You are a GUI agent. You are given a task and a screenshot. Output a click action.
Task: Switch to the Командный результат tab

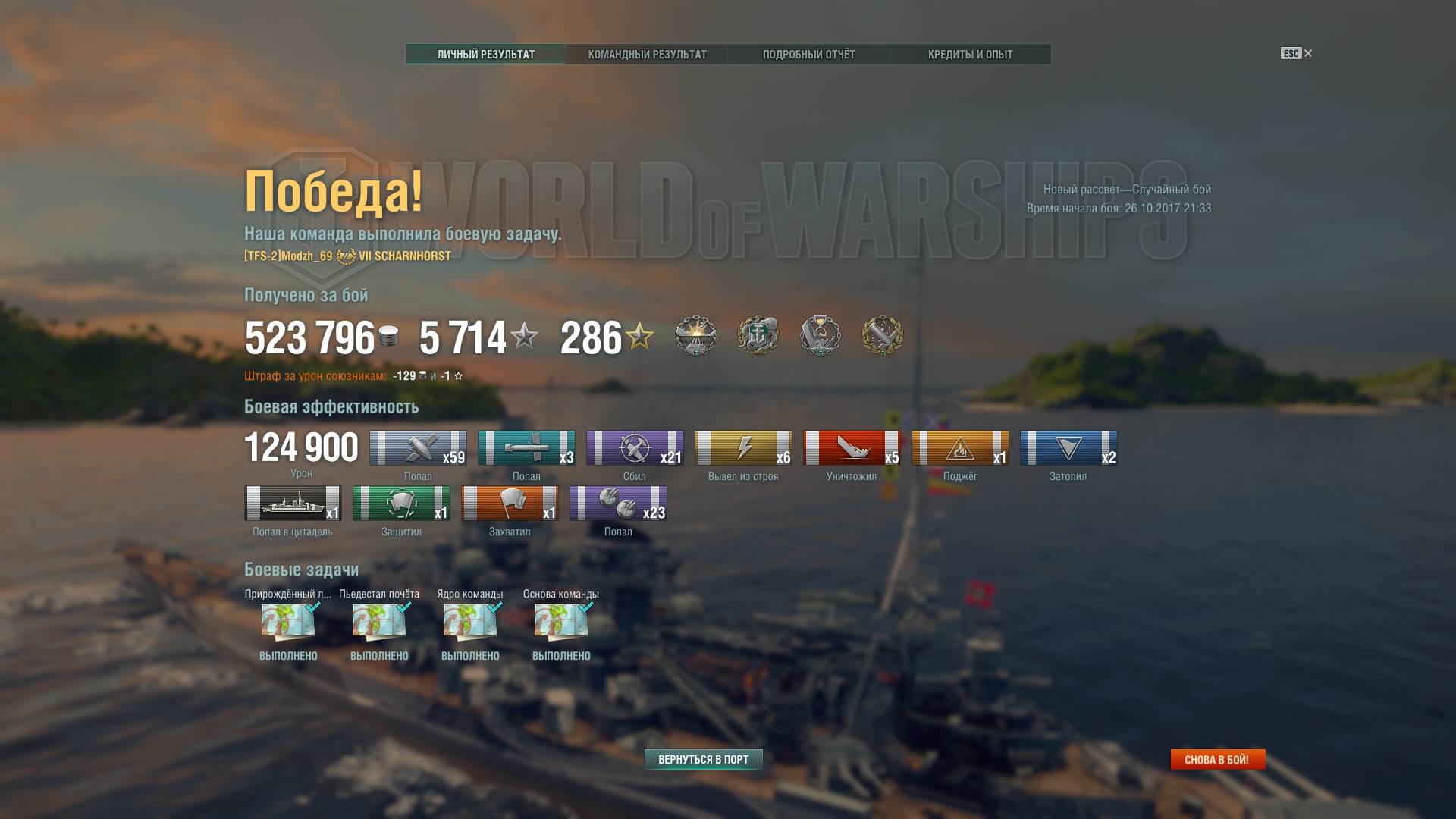647,55
